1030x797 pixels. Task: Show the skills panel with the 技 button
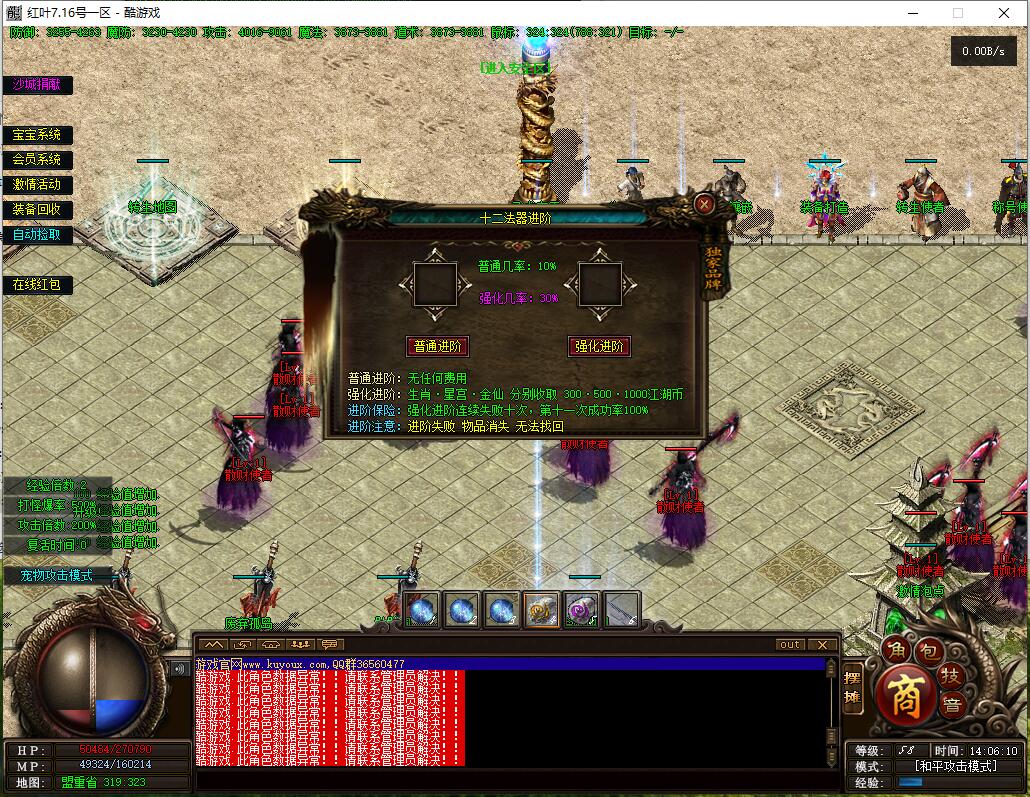(950, 677)
